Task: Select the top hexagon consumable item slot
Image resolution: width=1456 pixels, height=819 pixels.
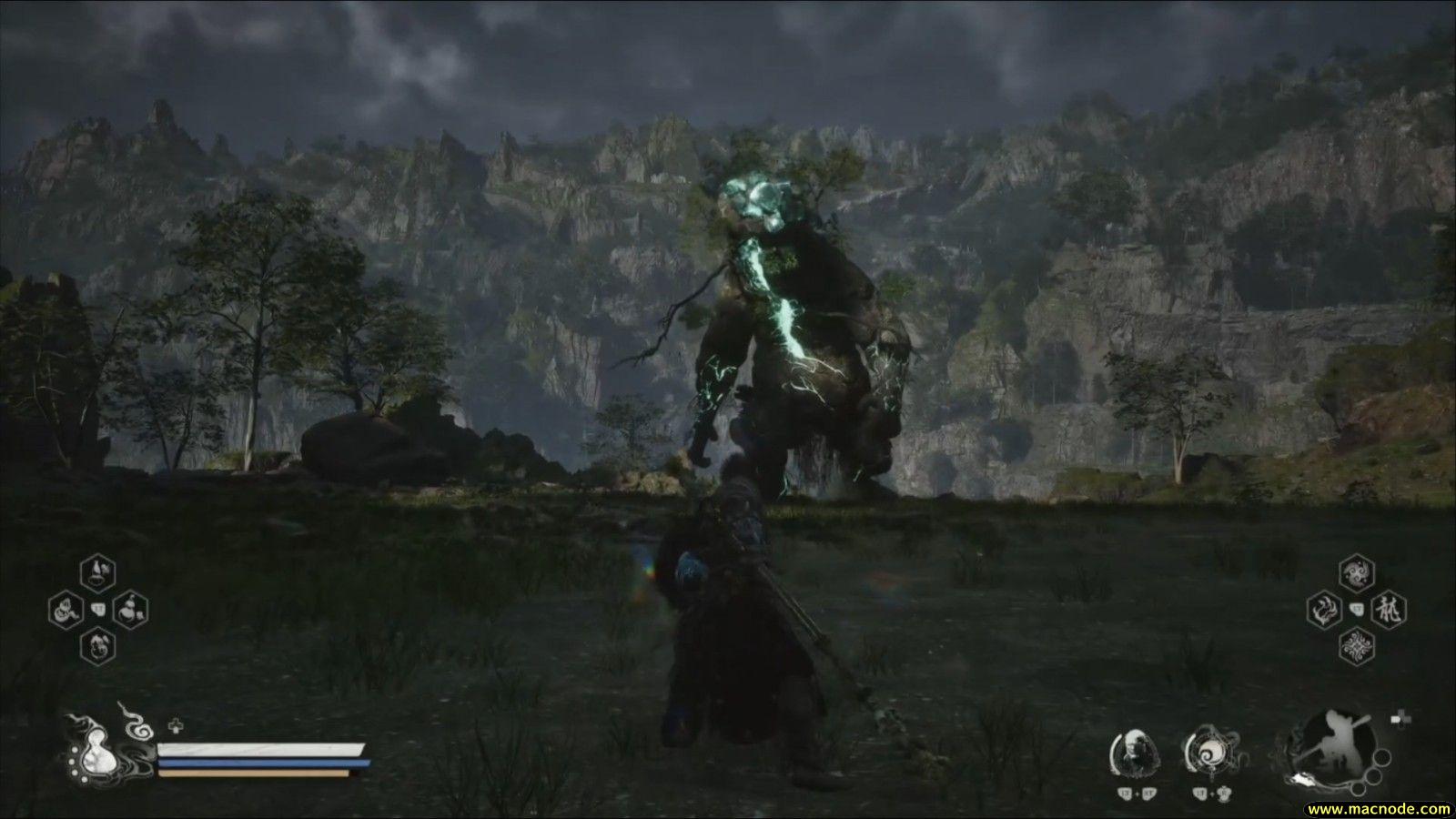Action: [x=98, y=573]
